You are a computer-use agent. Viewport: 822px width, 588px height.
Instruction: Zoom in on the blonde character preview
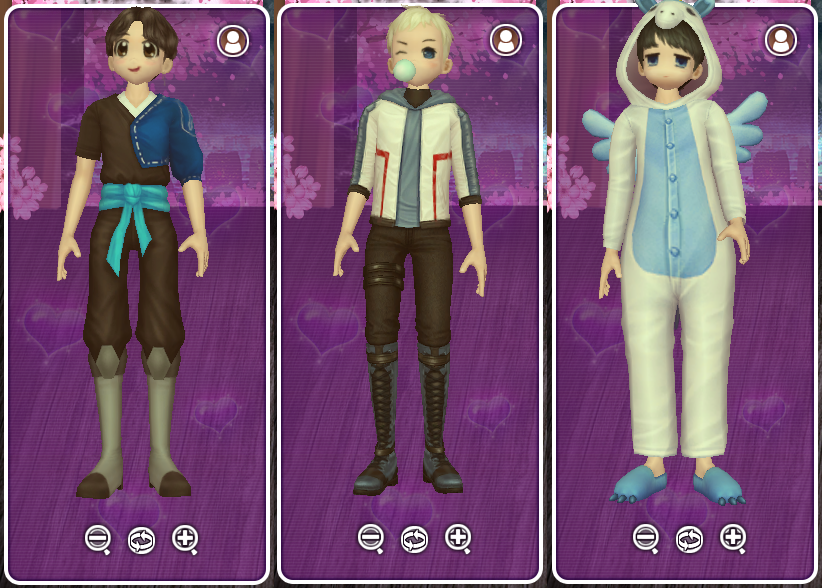point(458,537)
